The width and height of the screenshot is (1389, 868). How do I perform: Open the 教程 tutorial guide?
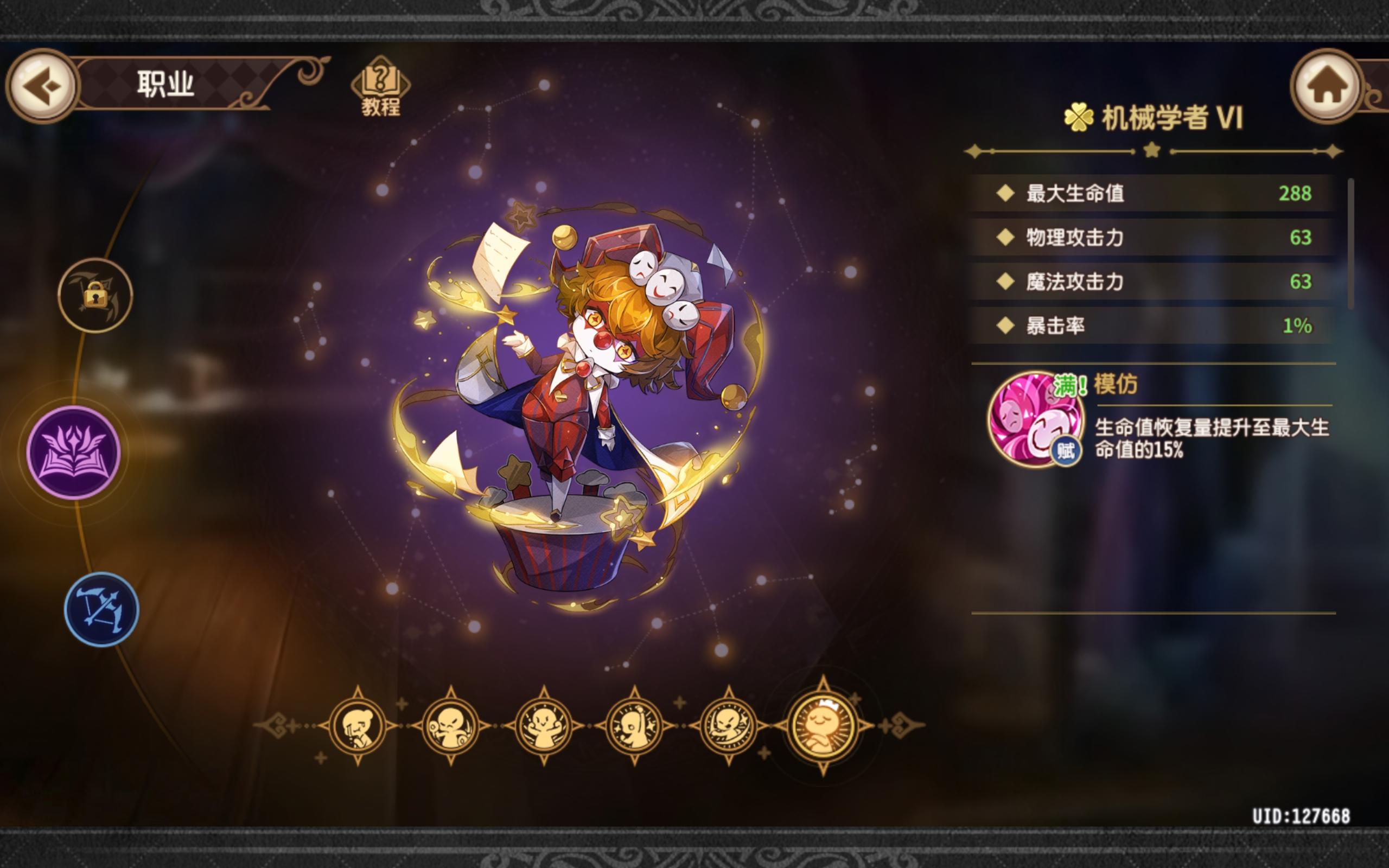click(x=381, y=86)
